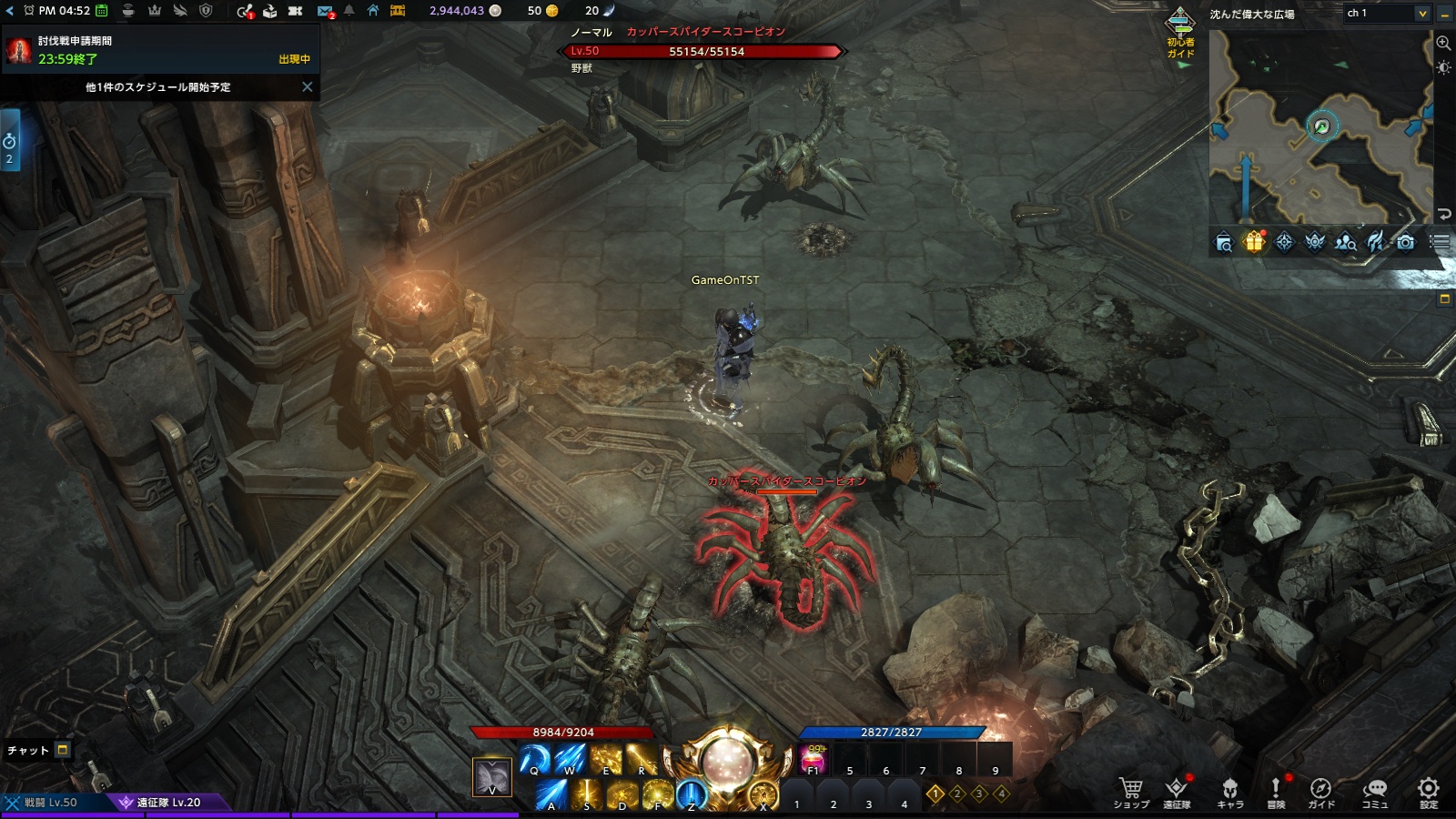Open the 設定 (Settings) gear menu

(x=1429, y=791)
